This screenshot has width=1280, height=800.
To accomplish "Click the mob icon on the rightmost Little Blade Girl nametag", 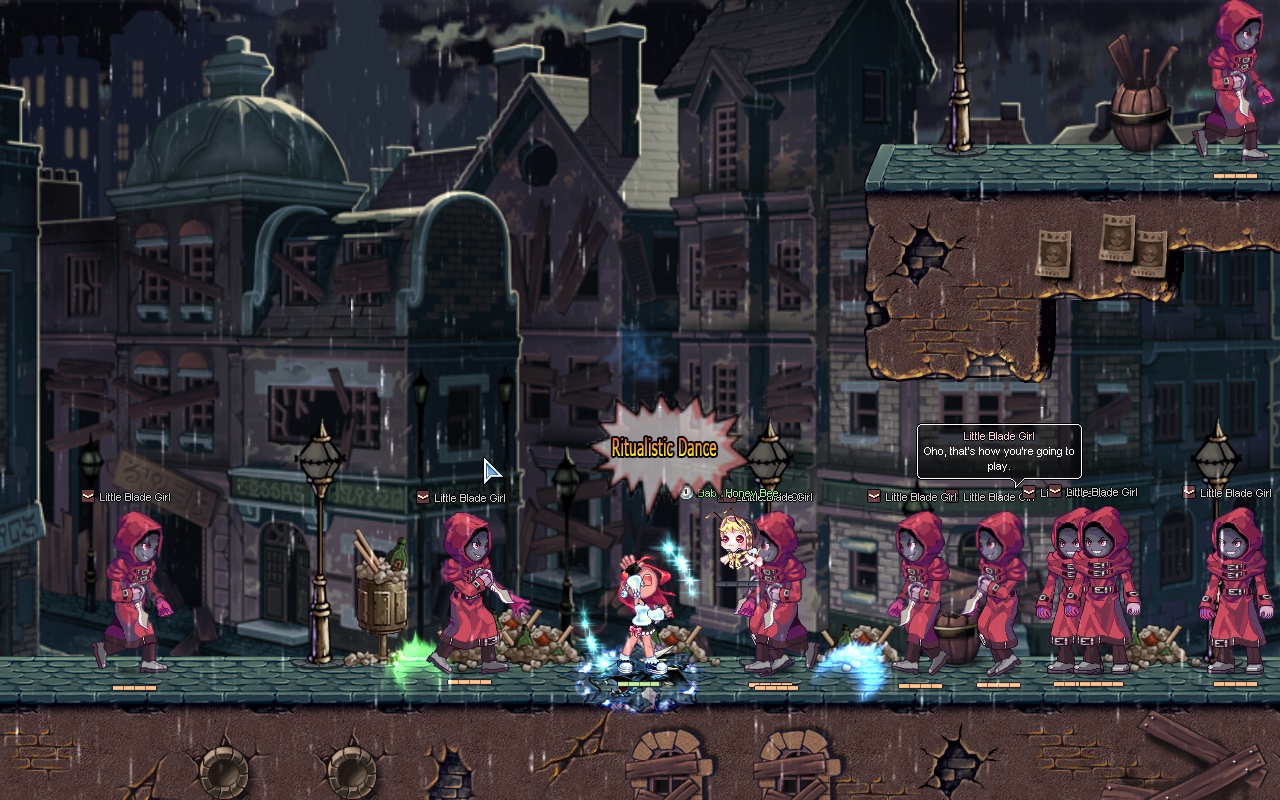I will coord(1189,491).
